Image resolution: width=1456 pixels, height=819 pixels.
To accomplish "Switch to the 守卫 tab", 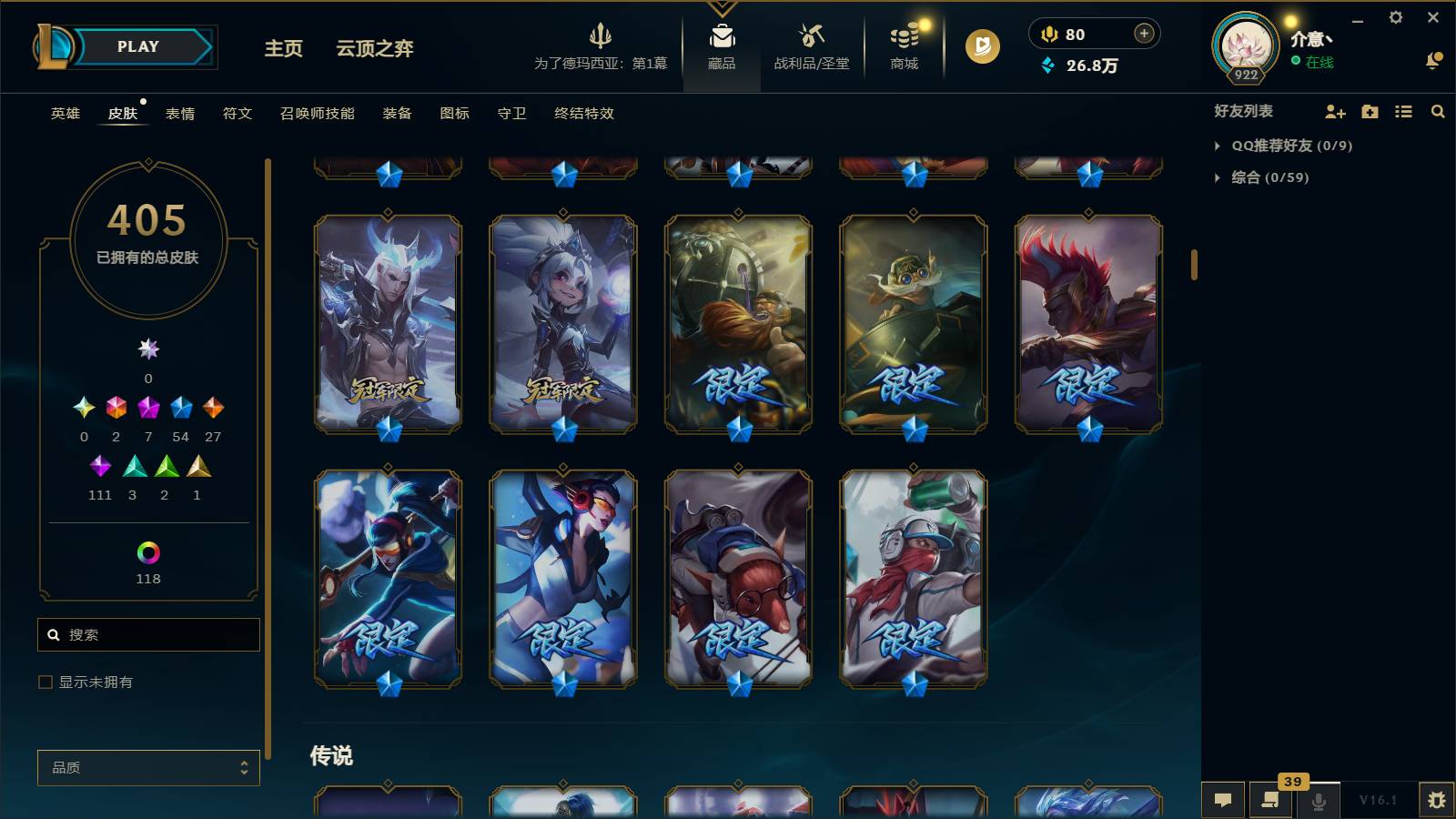I will pyautogui.click(x=511, y=114).
